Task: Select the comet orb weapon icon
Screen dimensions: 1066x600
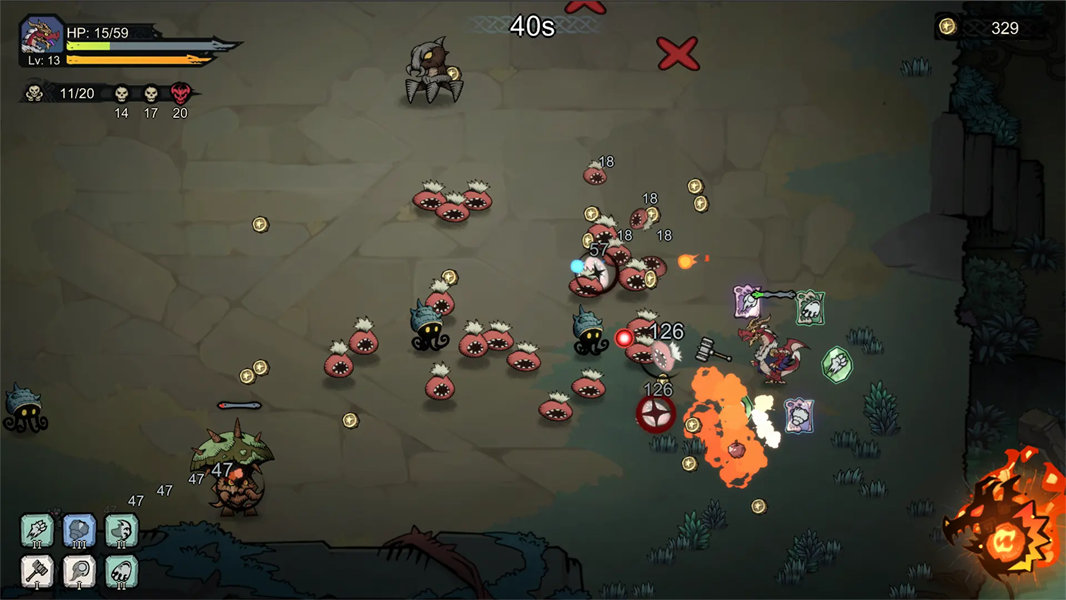Action: 79,571
